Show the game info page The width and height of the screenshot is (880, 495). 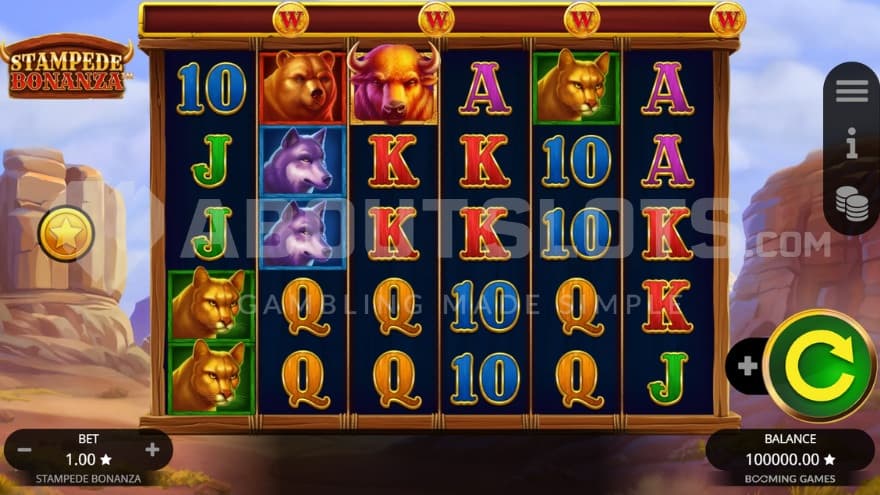tap(851, 147)
